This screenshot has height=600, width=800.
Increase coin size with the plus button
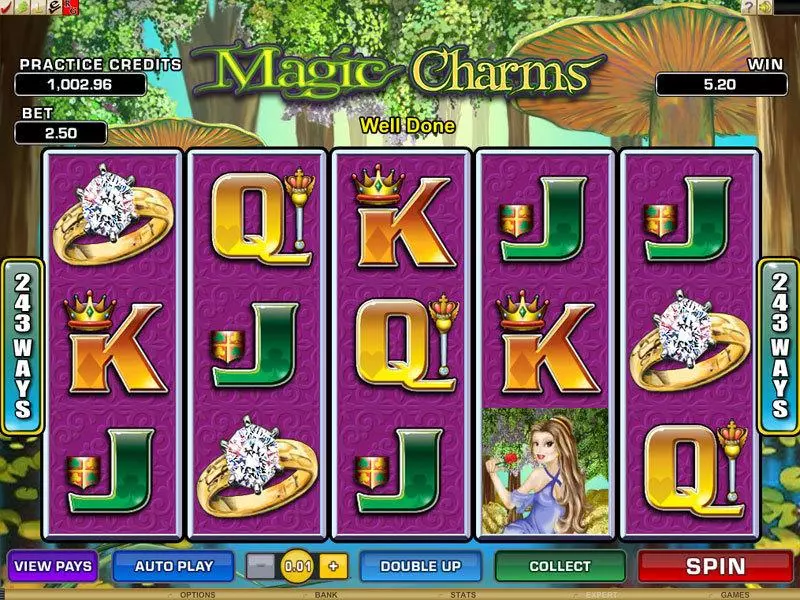pos(333,566)
